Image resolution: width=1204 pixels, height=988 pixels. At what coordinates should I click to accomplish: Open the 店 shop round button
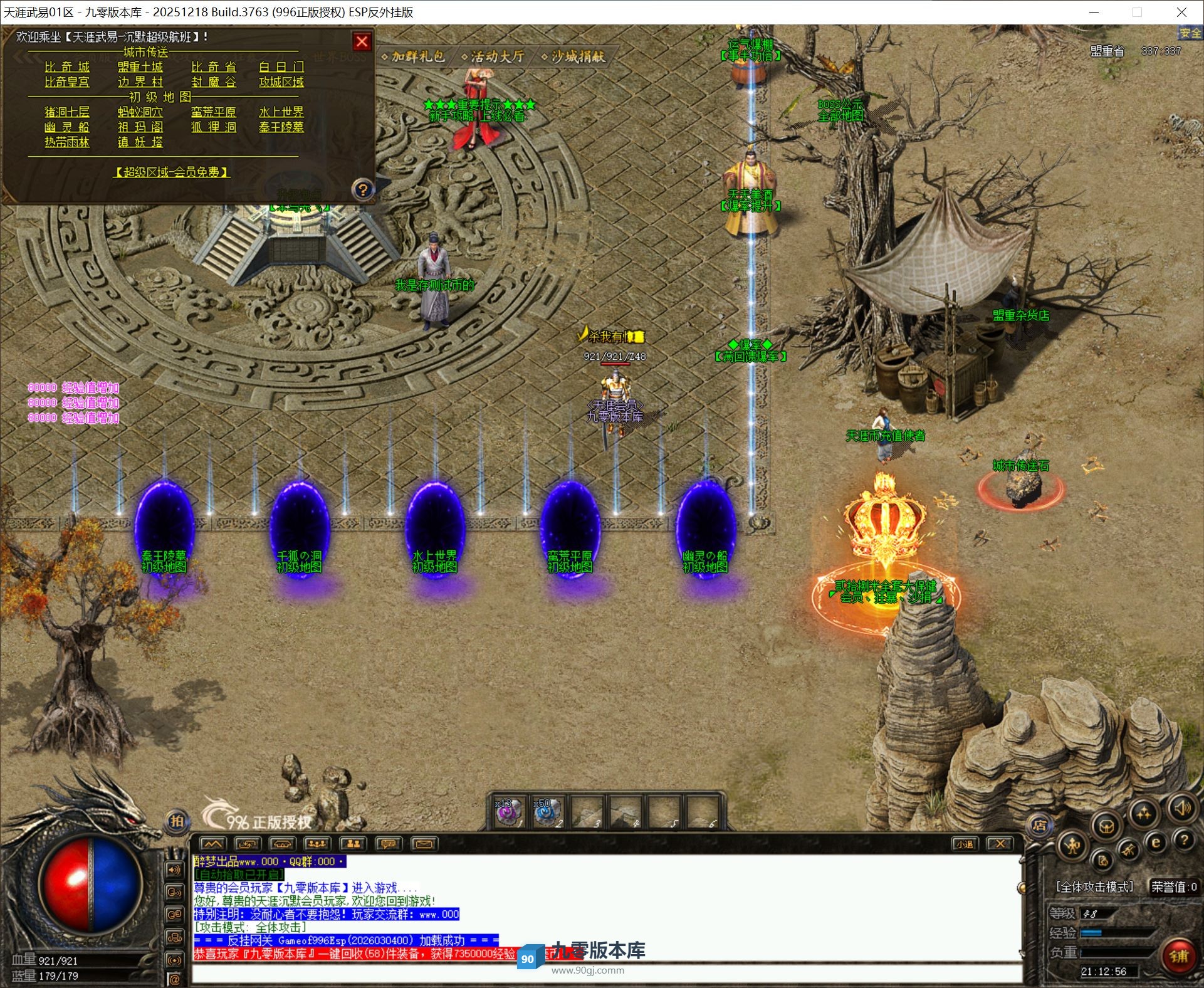pyautogui.click(x=1039, y=826)
